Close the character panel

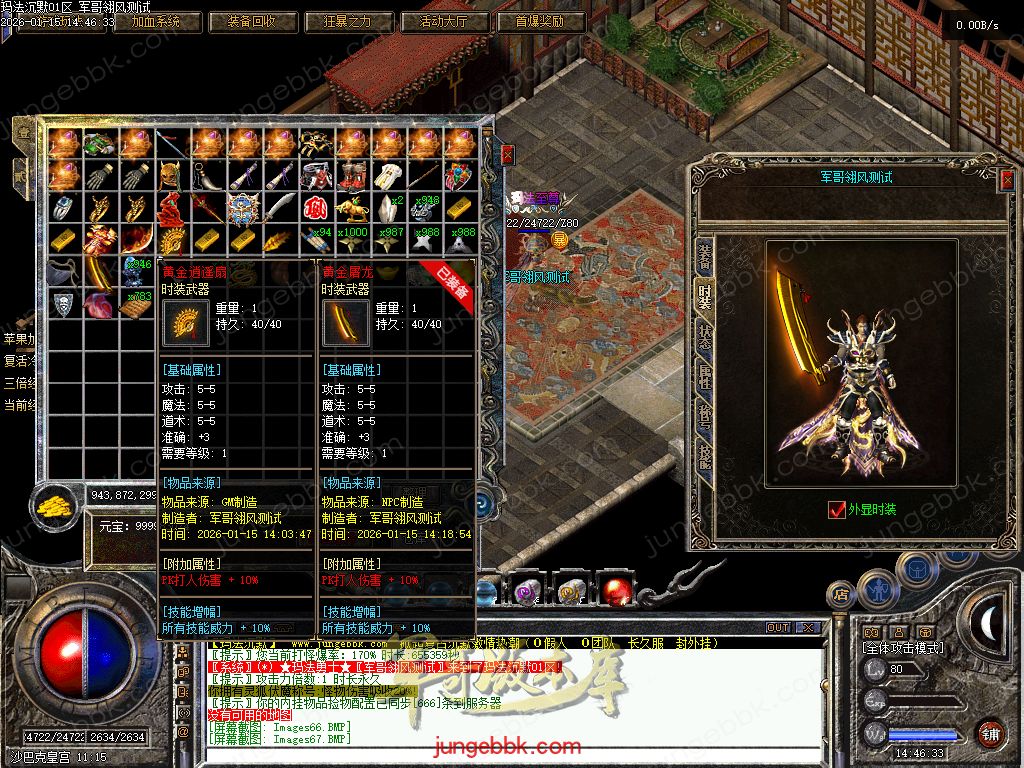point(1006,179)
